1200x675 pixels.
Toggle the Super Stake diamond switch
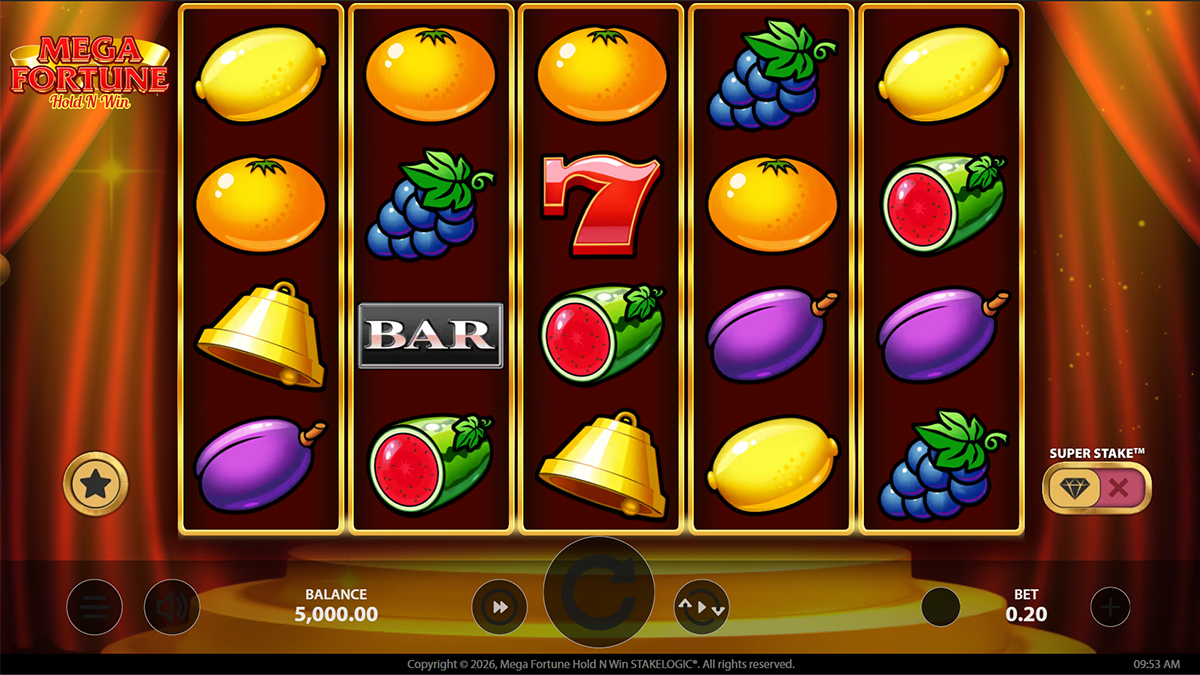(x=1096, y=489)
